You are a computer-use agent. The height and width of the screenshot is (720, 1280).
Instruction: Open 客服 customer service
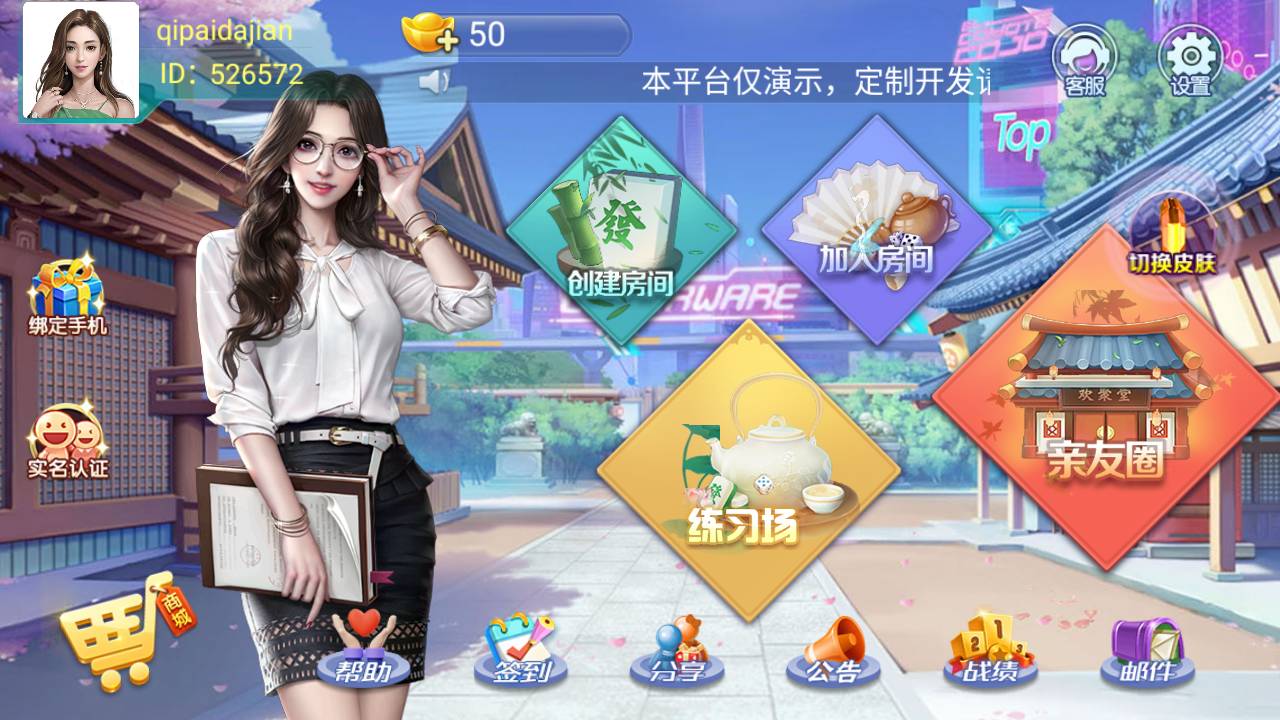point(1082,60)
